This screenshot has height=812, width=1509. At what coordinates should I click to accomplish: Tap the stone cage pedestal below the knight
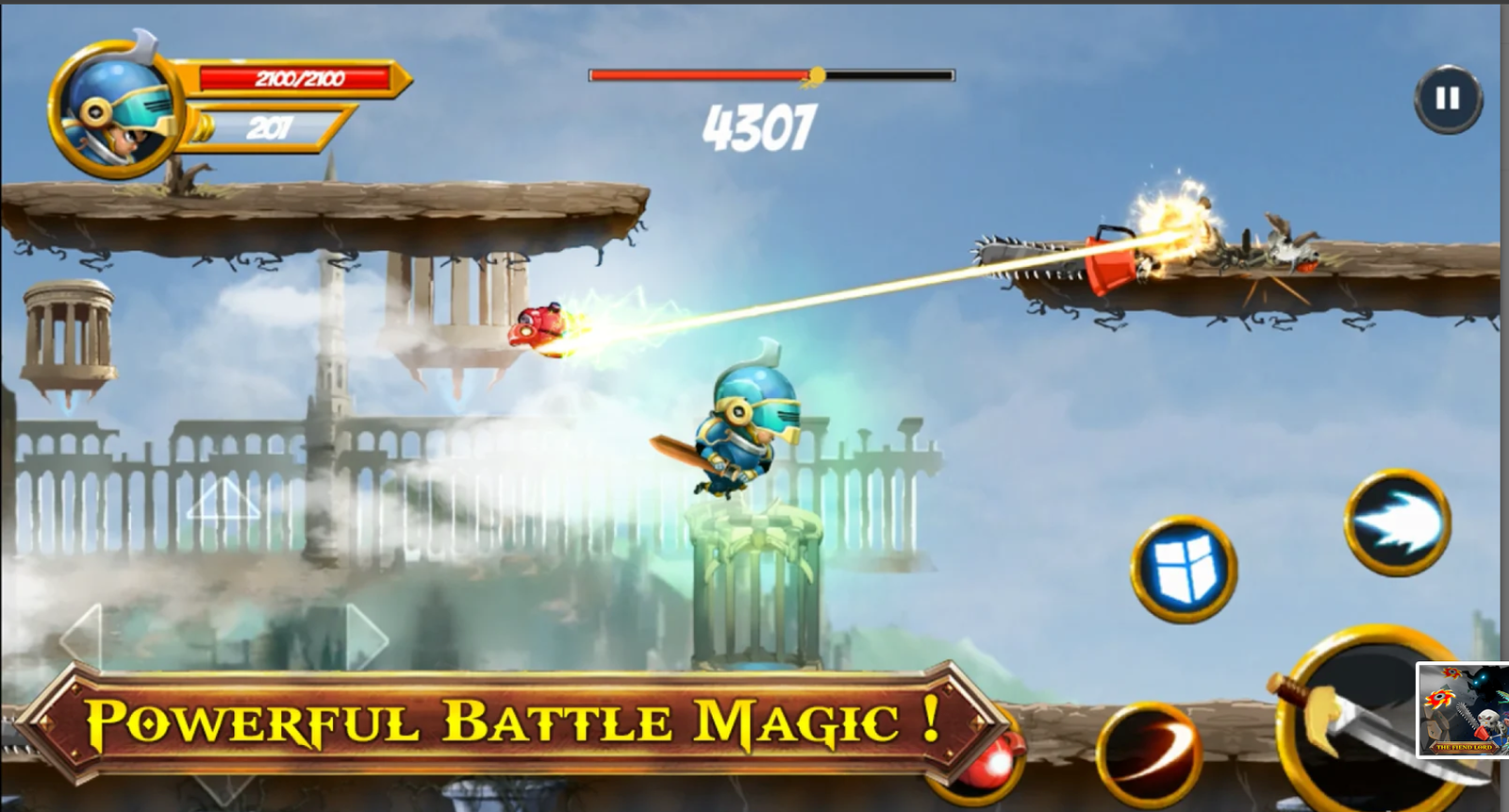coord(754,585)
